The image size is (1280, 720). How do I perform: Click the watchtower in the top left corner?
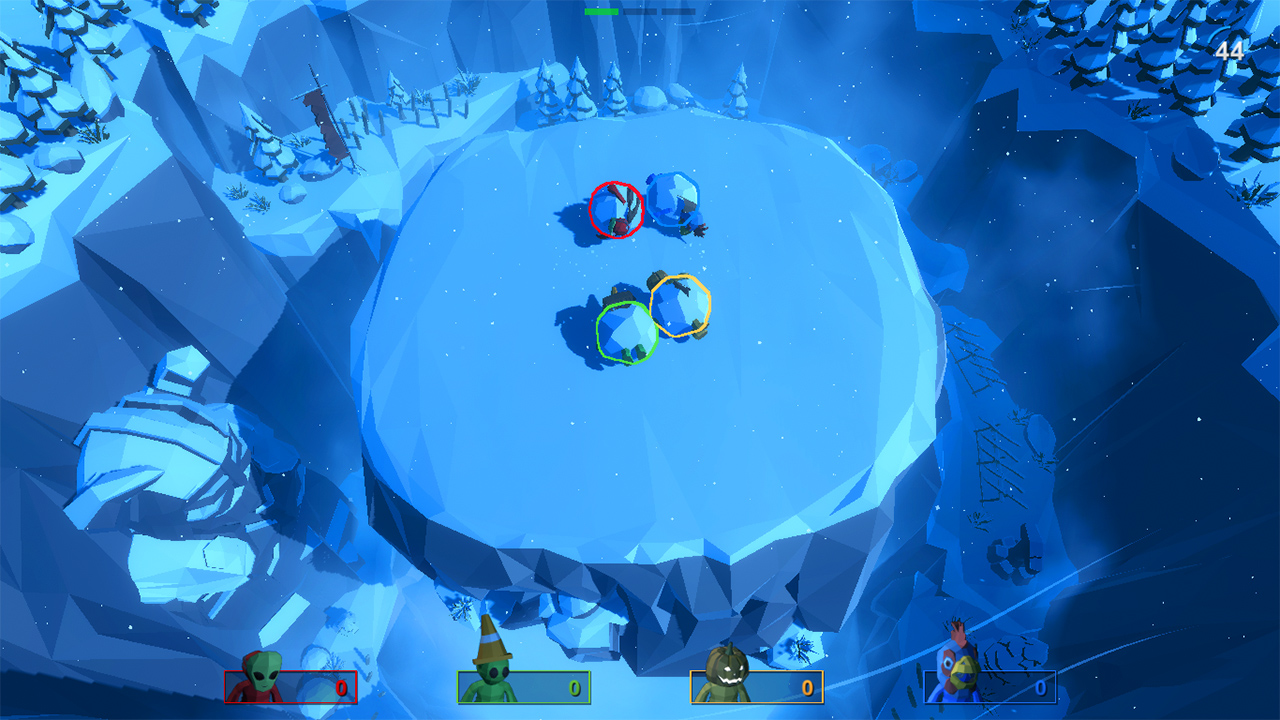click(x=318, y=110)
